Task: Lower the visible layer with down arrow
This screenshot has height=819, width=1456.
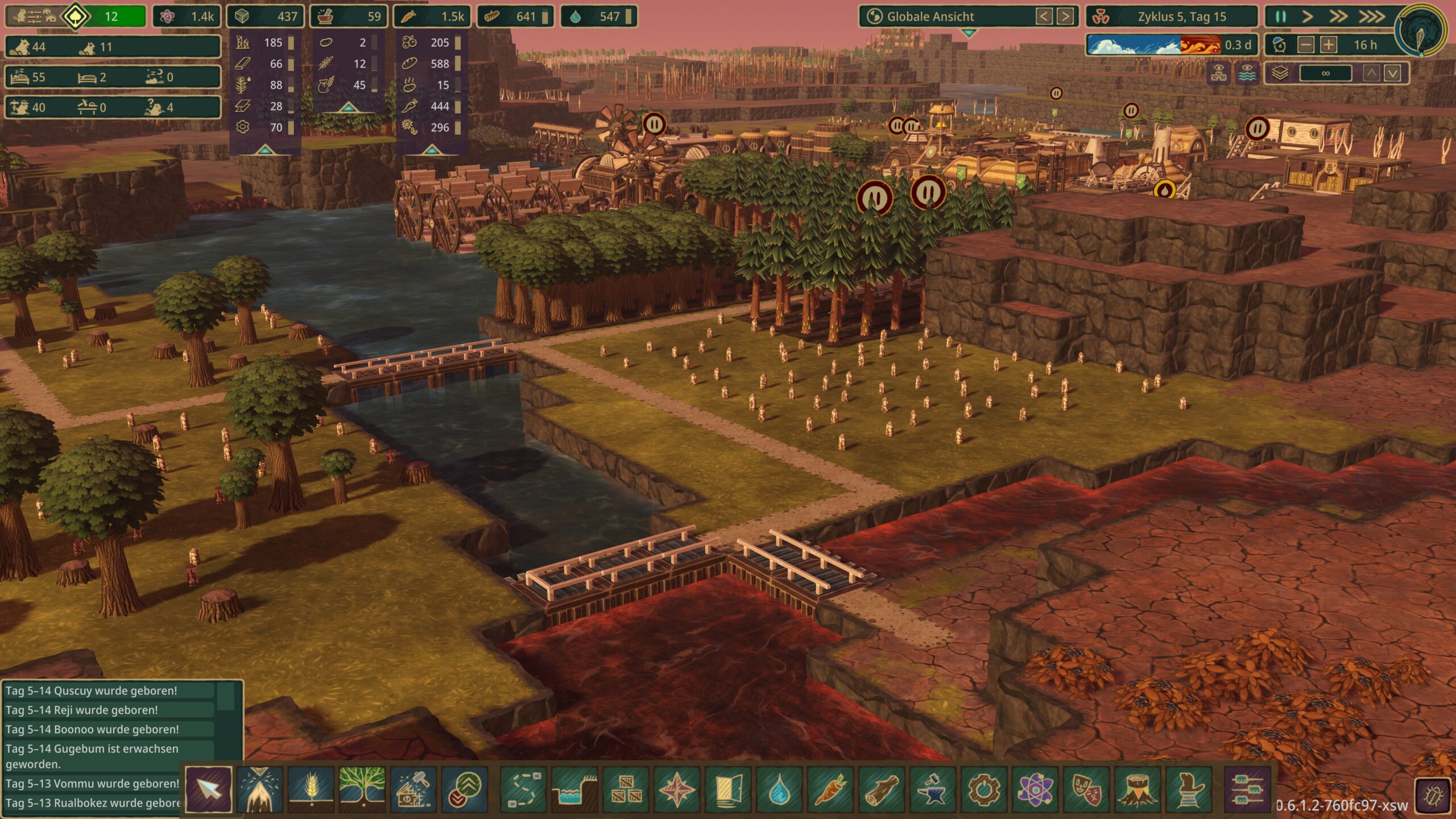Action: [1392, 73]
